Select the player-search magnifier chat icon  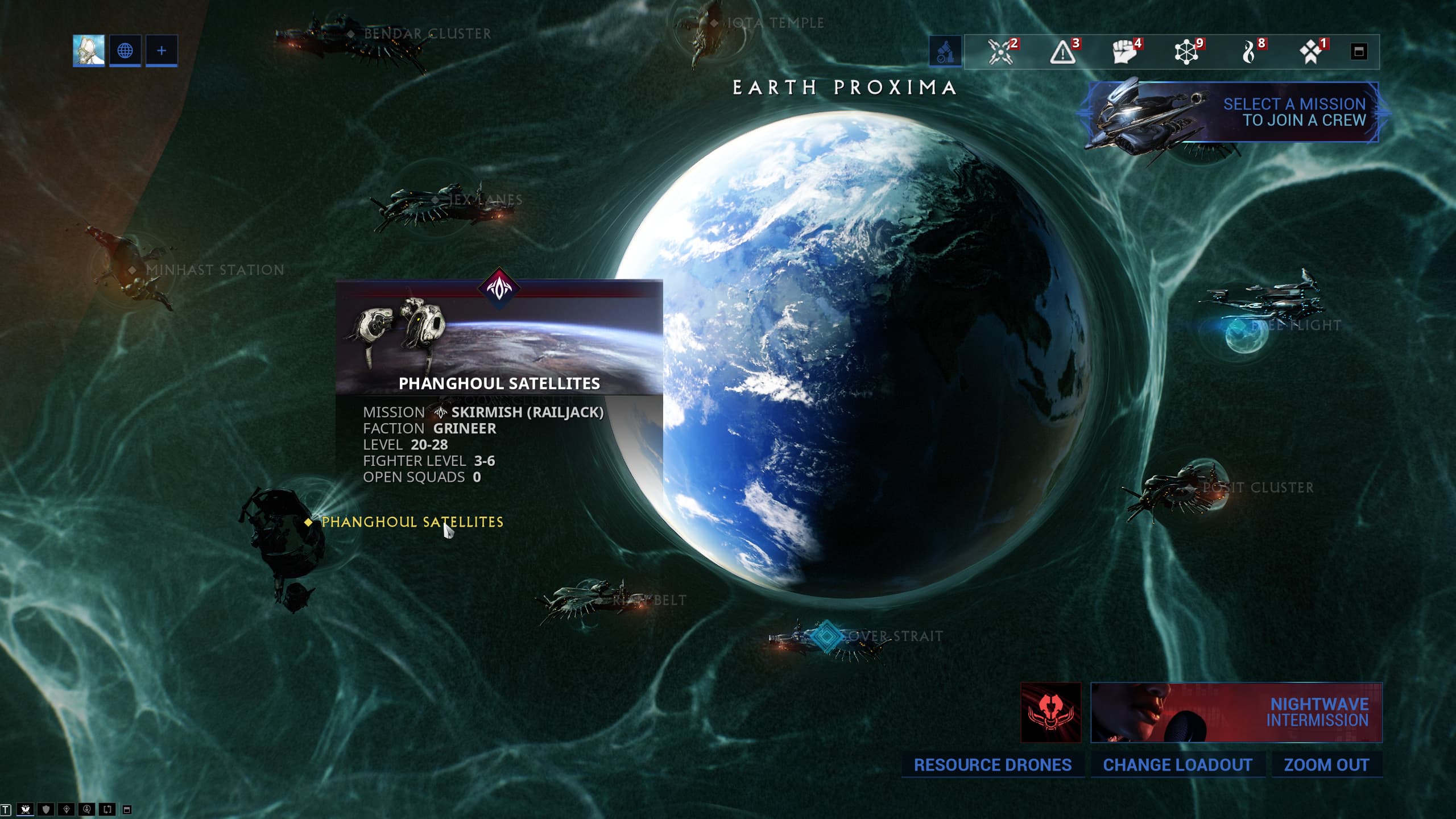[86, 810]
